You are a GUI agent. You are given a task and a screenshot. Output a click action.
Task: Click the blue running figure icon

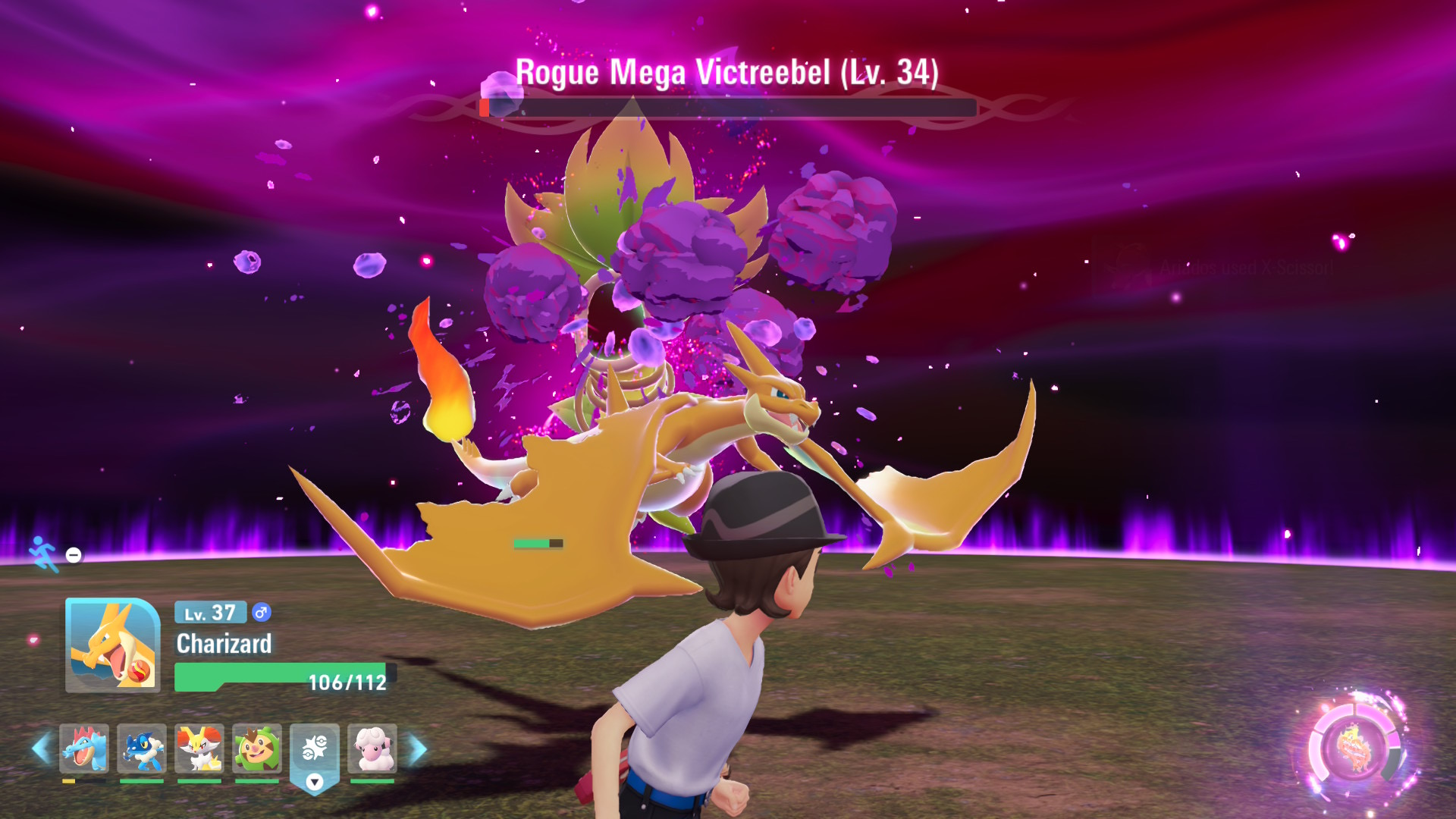point(43,554)
